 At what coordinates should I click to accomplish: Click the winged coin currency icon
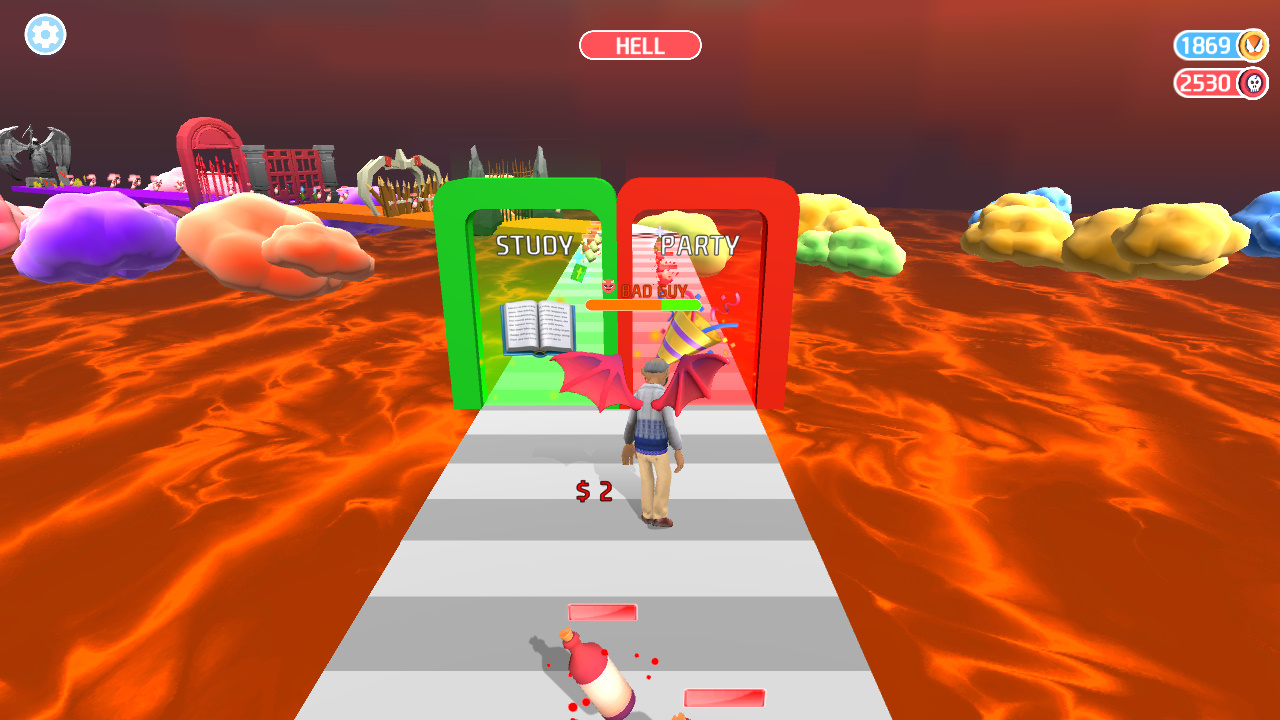(1253, 45)
